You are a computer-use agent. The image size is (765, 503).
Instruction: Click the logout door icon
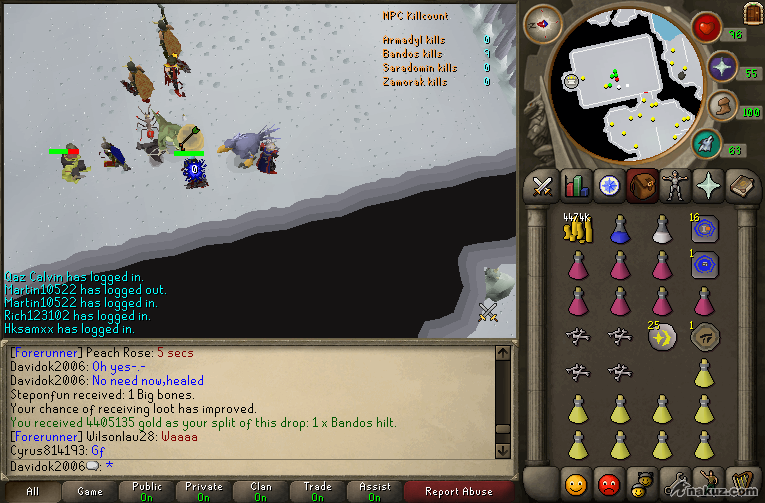click(751, 13)
